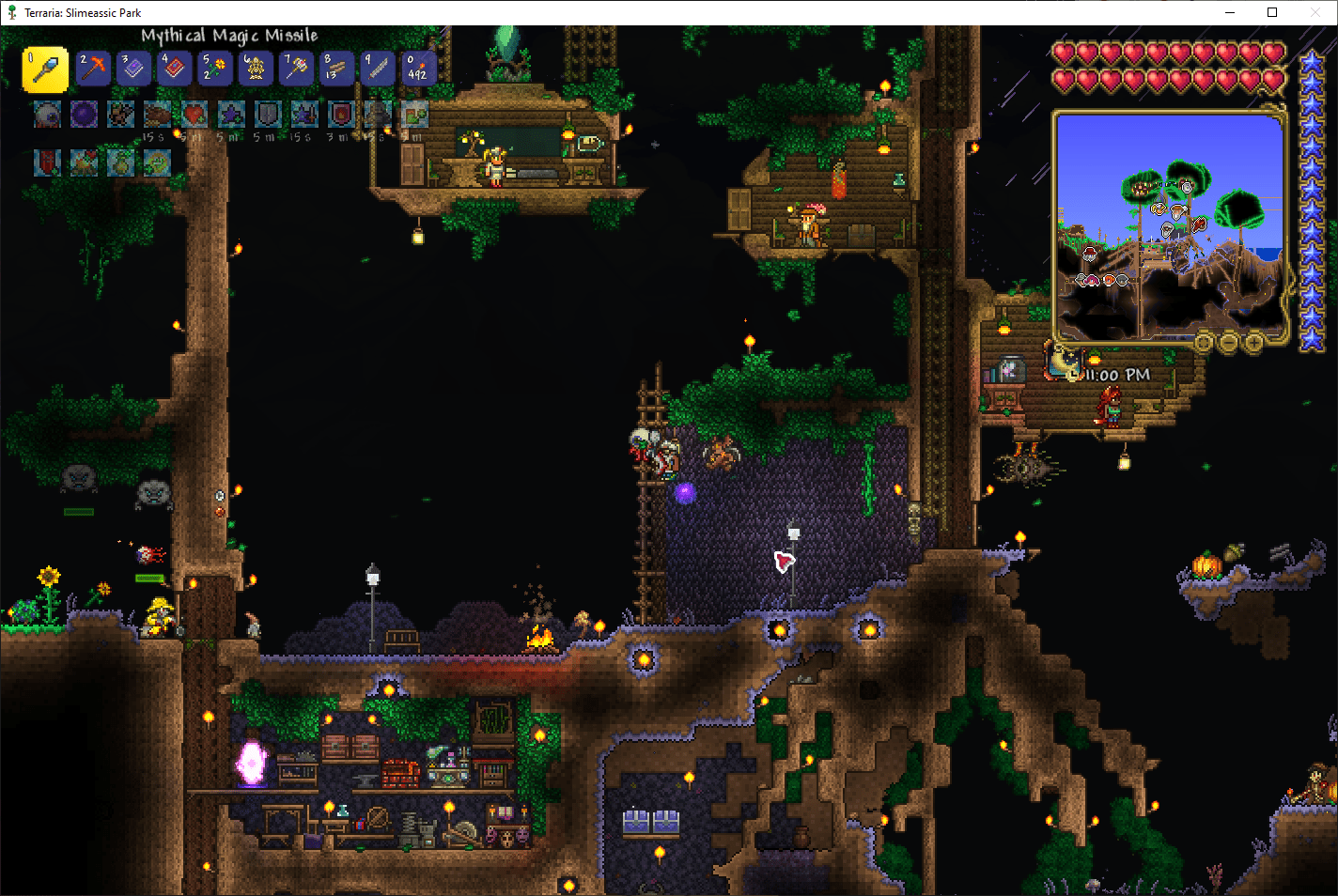
Task: Cancel the Regeneration heart buff icon
Action: pos(194,114)
